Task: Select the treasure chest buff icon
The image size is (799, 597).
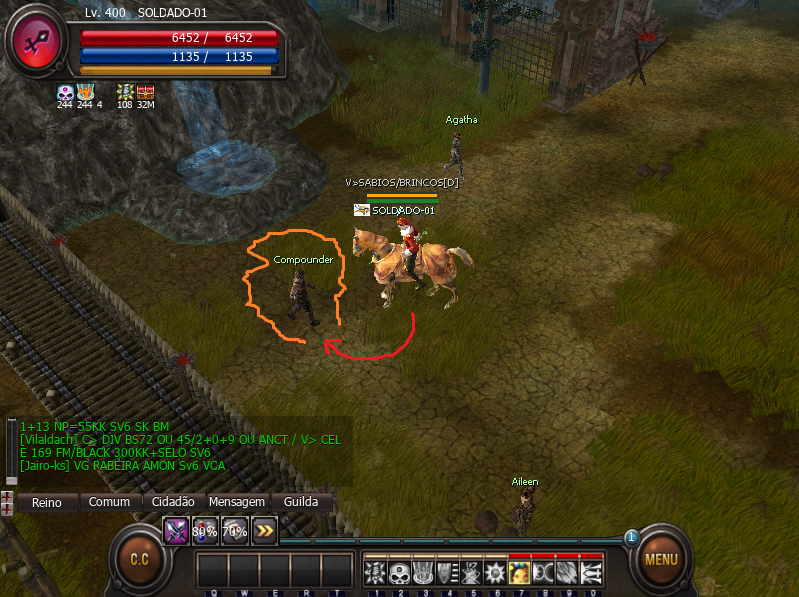Action: point(145,92)
